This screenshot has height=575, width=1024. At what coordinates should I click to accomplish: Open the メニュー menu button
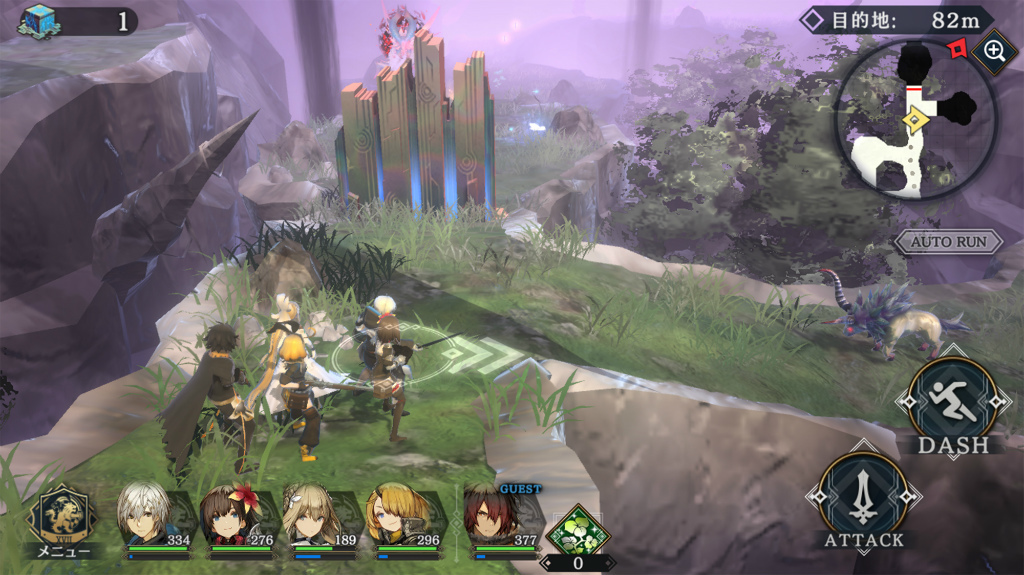coord(63,520)
